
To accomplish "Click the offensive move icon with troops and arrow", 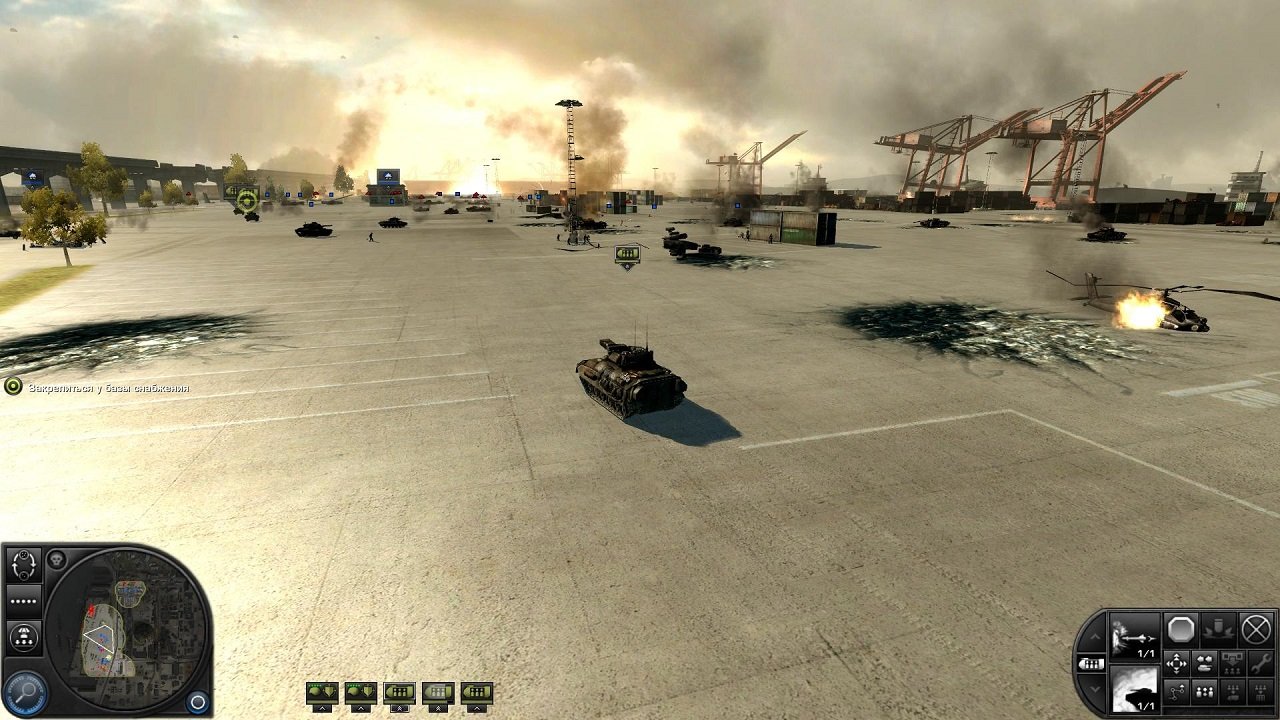I will pos(1232,663).
